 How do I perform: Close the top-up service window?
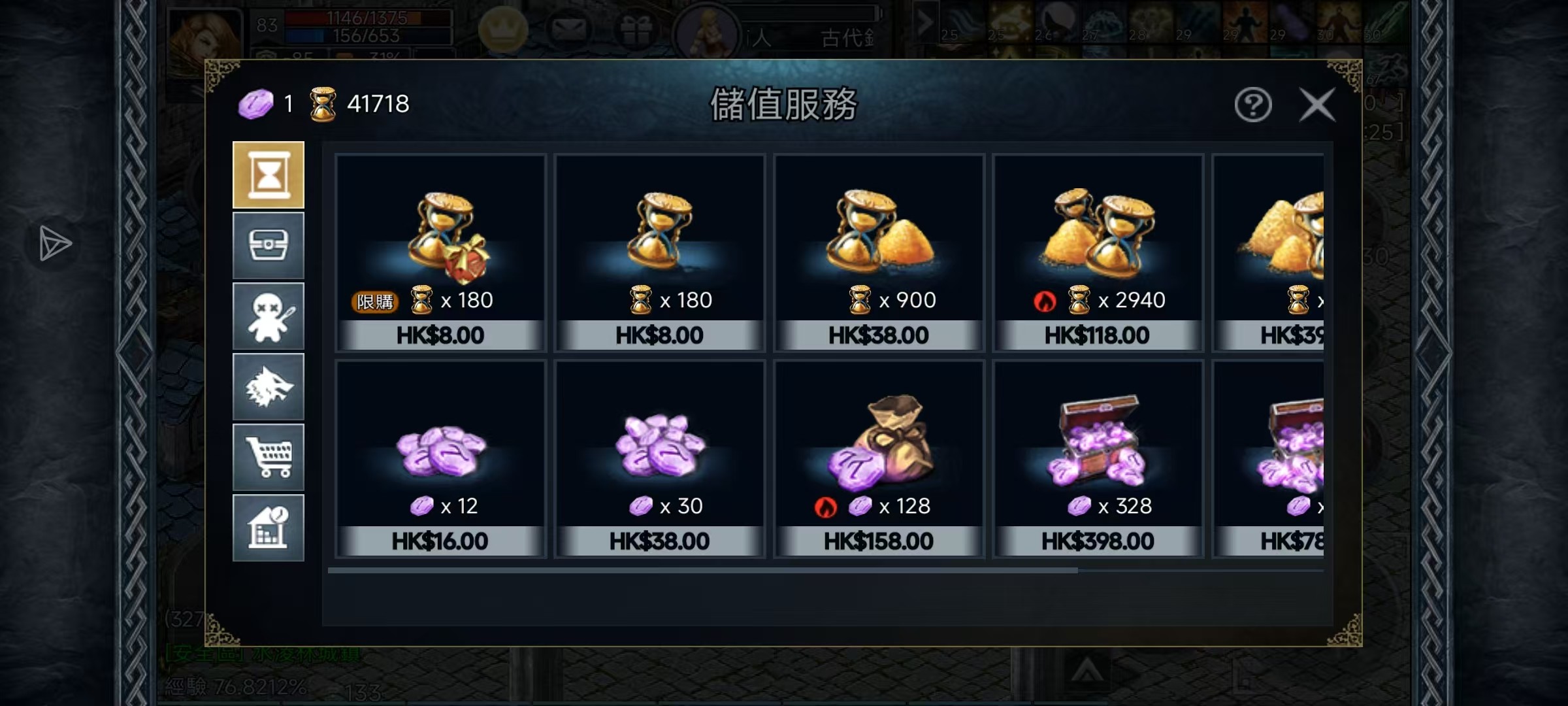click(1316, 105)
